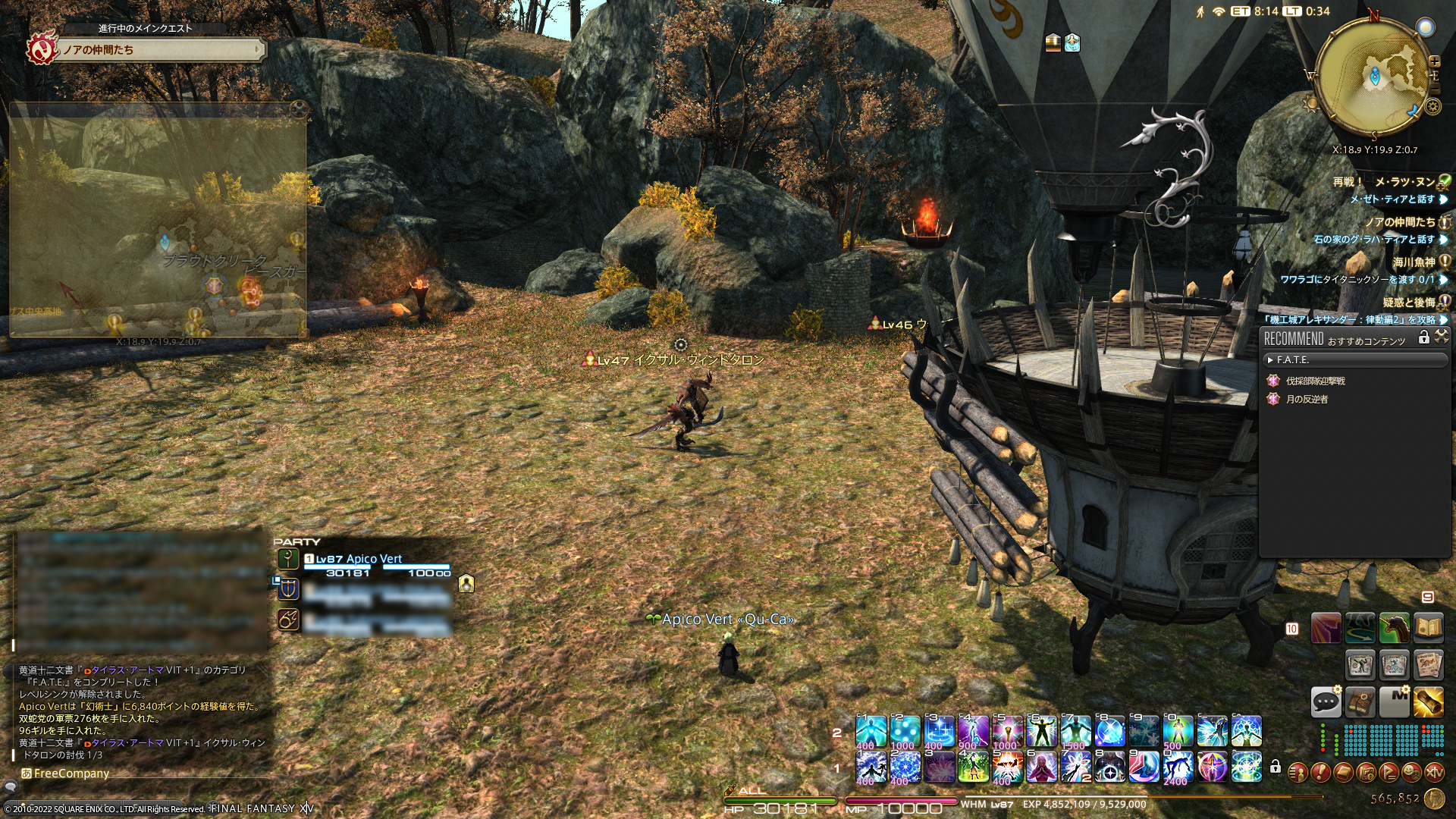Open minimap settings gear
1456x819 pixels.
(x=1432, y=106)
